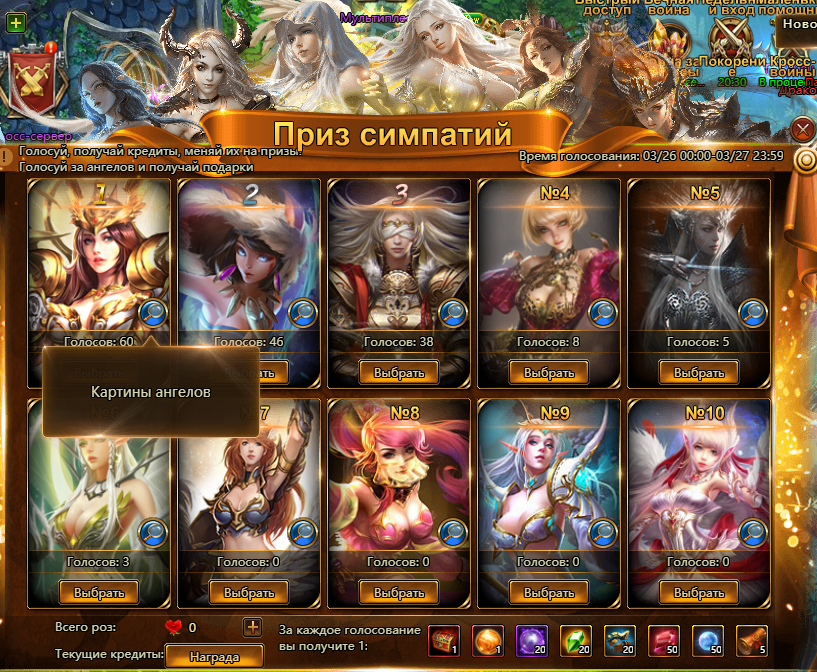Magnify the first-place angel's picture

[153, 313]
